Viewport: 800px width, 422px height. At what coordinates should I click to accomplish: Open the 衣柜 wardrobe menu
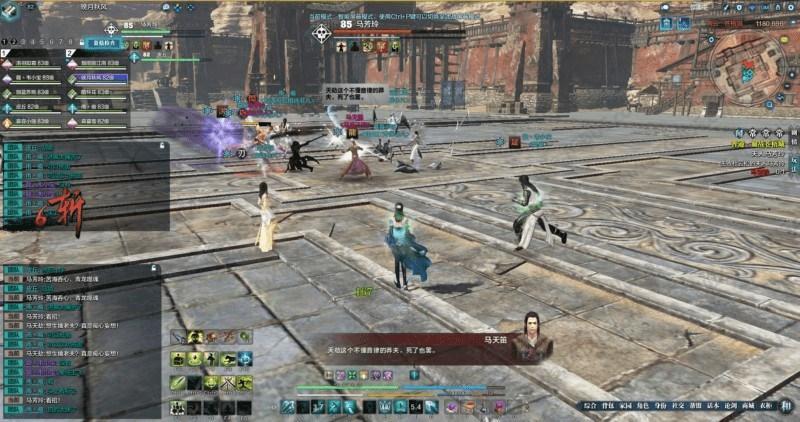(765, 406)
